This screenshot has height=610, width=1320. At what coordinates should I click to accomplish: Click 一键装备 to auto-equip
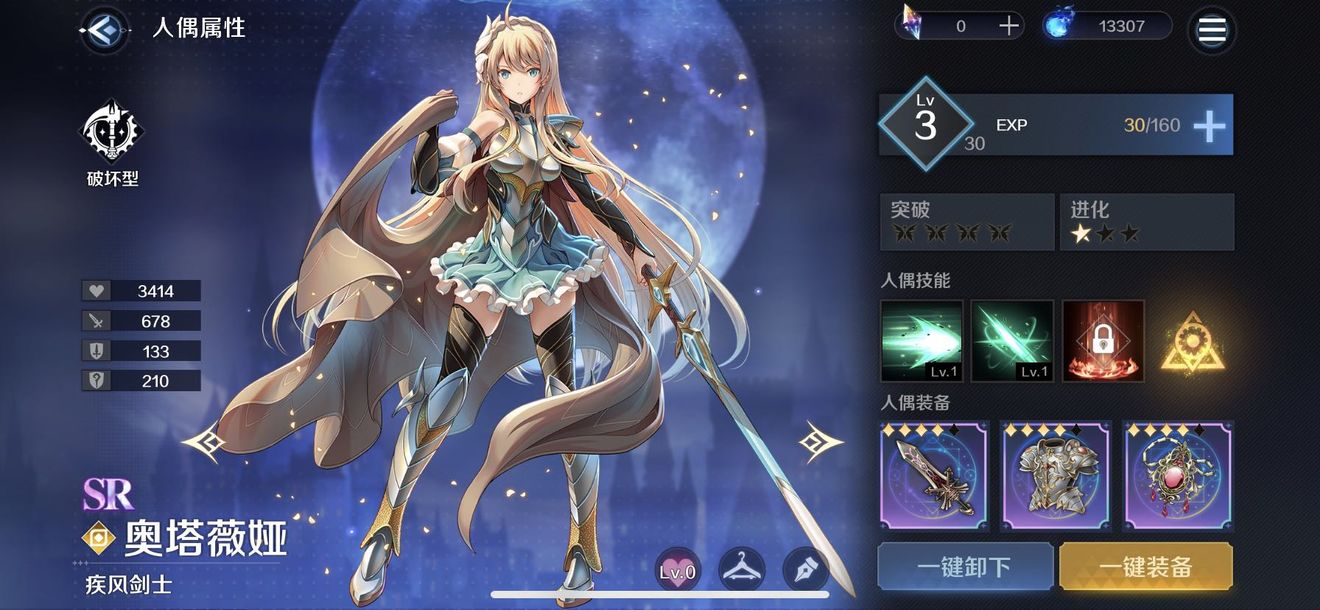click(x=1145, y=567)
